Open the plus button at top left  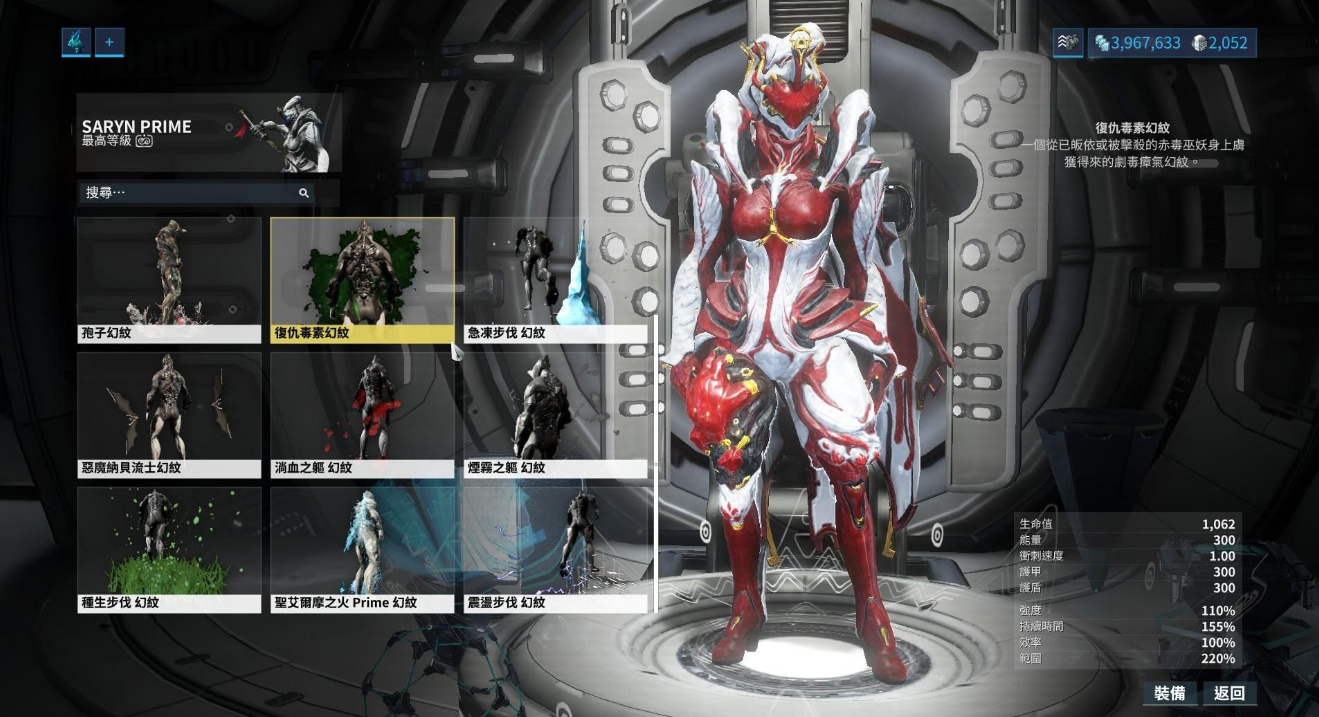click(x=109, y=42)
